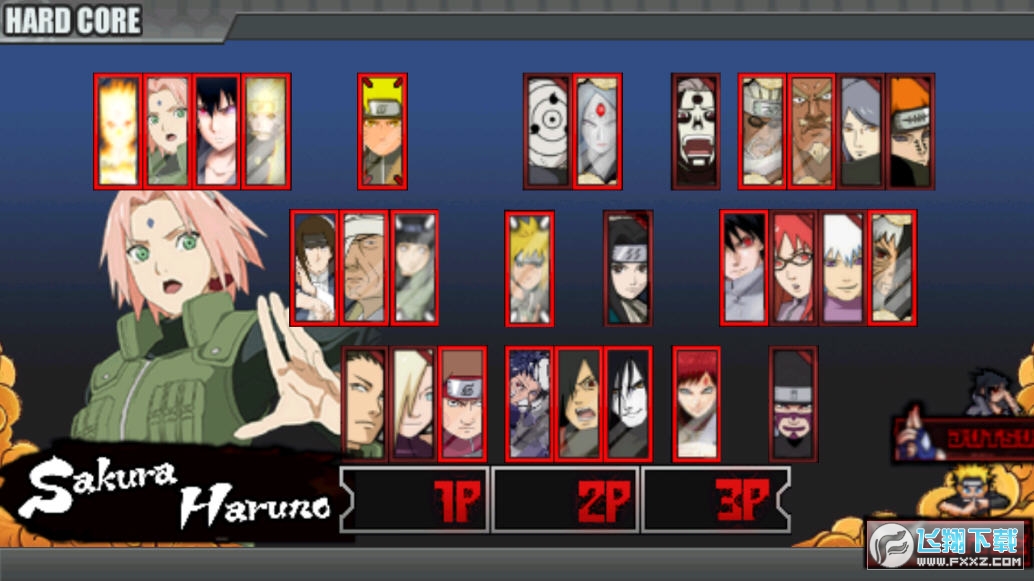This screenshot has width=1034, height=581.
Task: Select the Naruto portrait with yellow hair and headband
Action: coord(382,131)
